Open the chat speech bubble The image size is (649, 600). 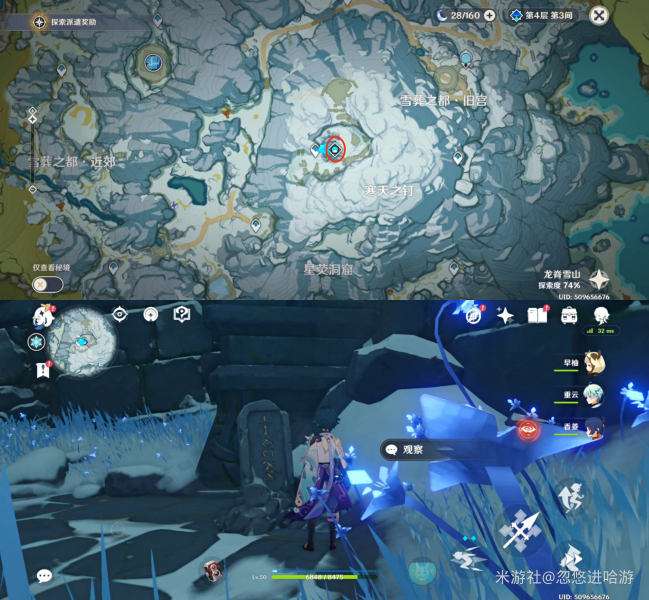pos(44,576)
